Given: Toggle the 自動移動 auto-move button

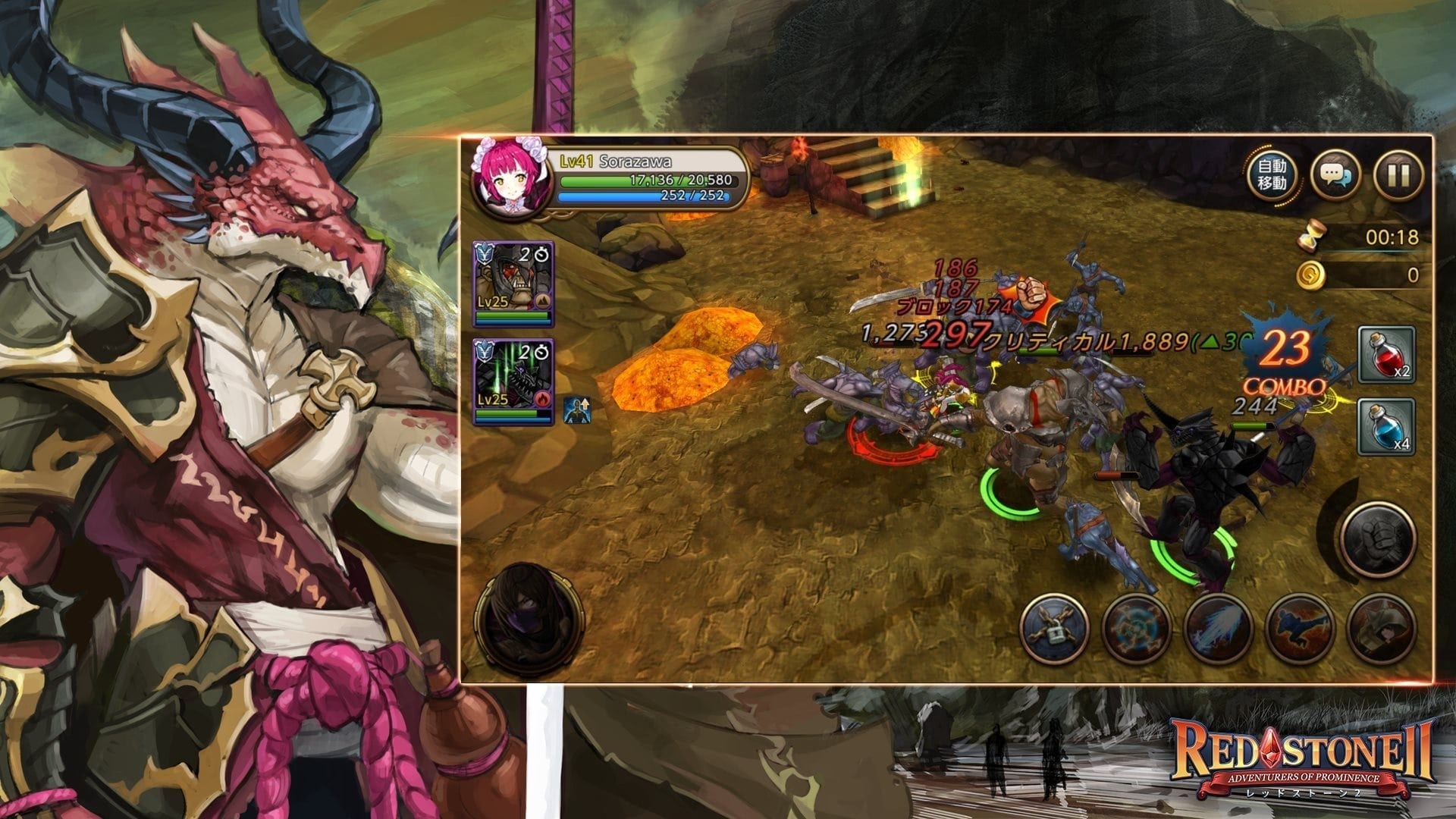Looking at the screenshot, I should point(1272,175).
